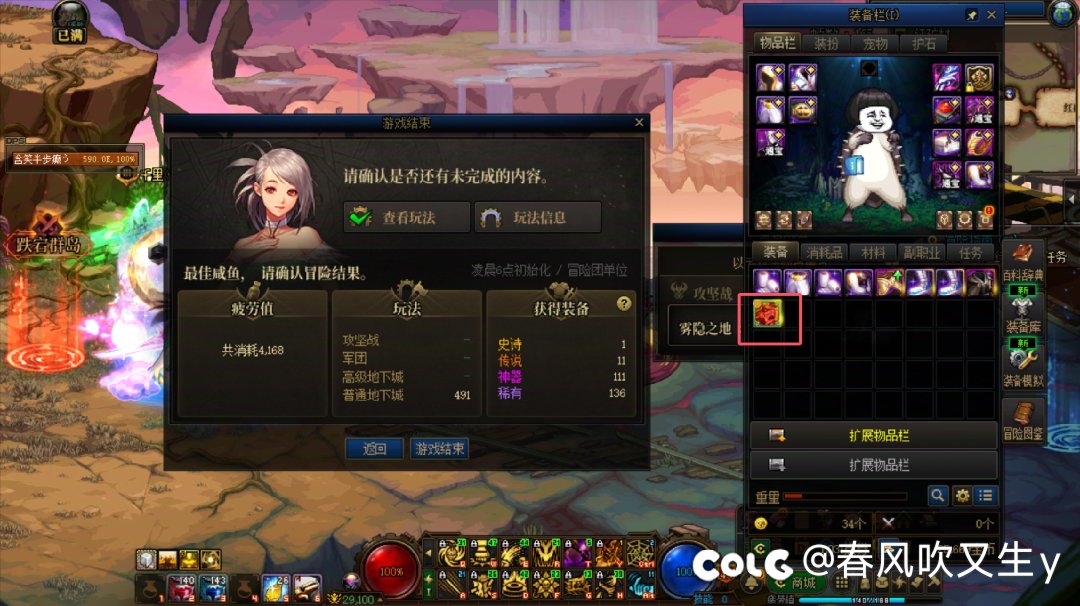Open the 冒险图鉴 book icon
Viewport: 1080px width, 606px height.
1023,418
